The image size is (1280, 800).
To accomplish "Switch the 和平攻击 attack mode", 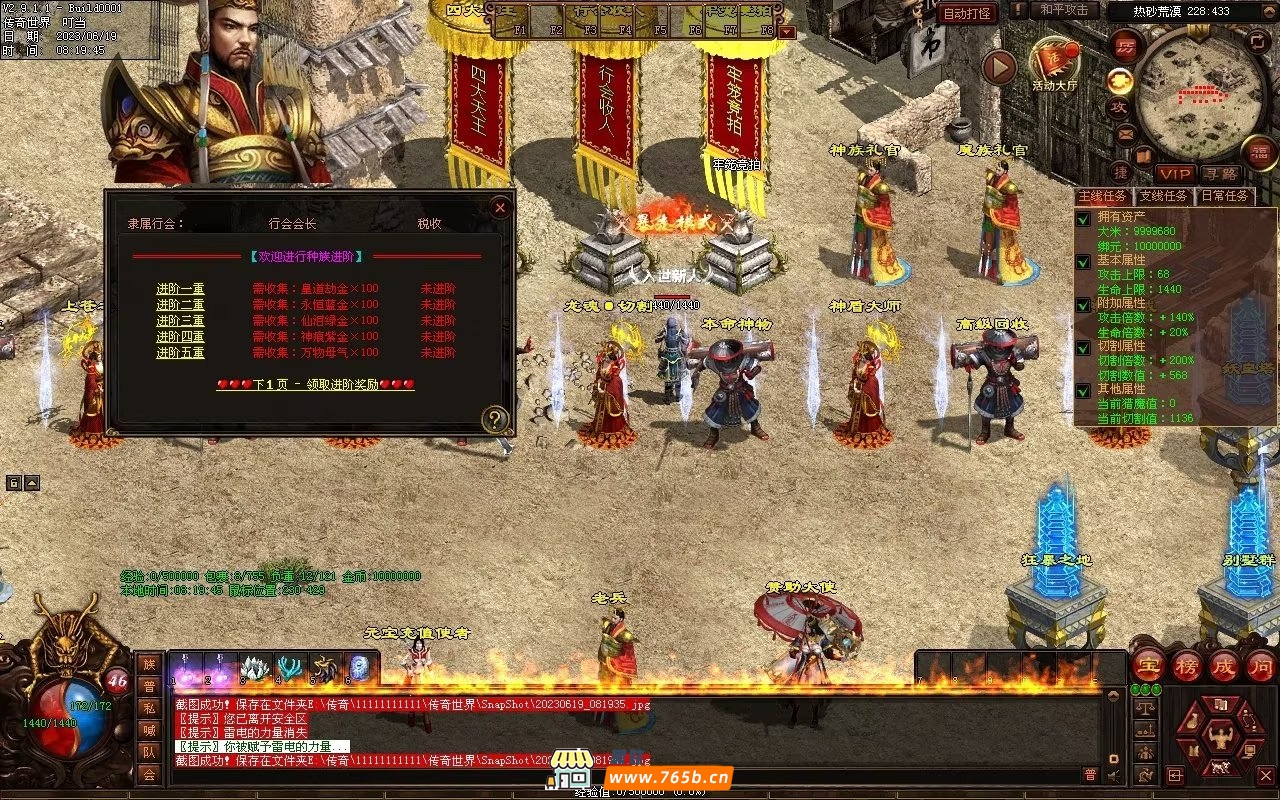I will point(1064,10).
